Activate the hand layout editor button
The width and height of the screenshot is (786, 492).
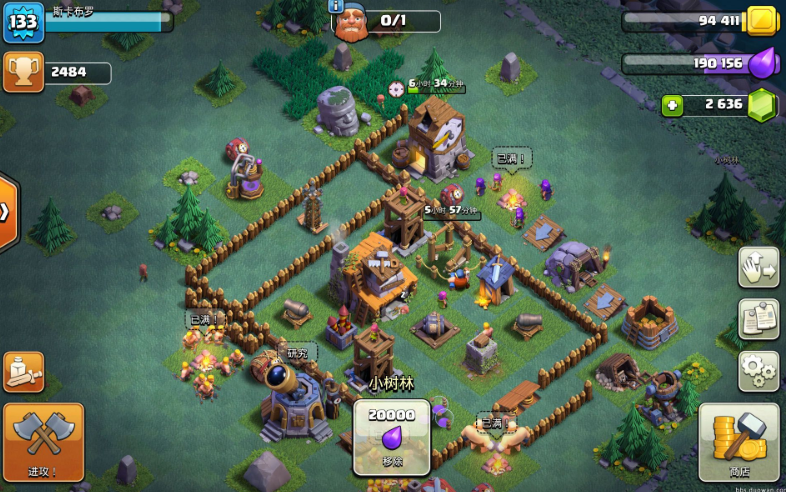pos(758,267)
